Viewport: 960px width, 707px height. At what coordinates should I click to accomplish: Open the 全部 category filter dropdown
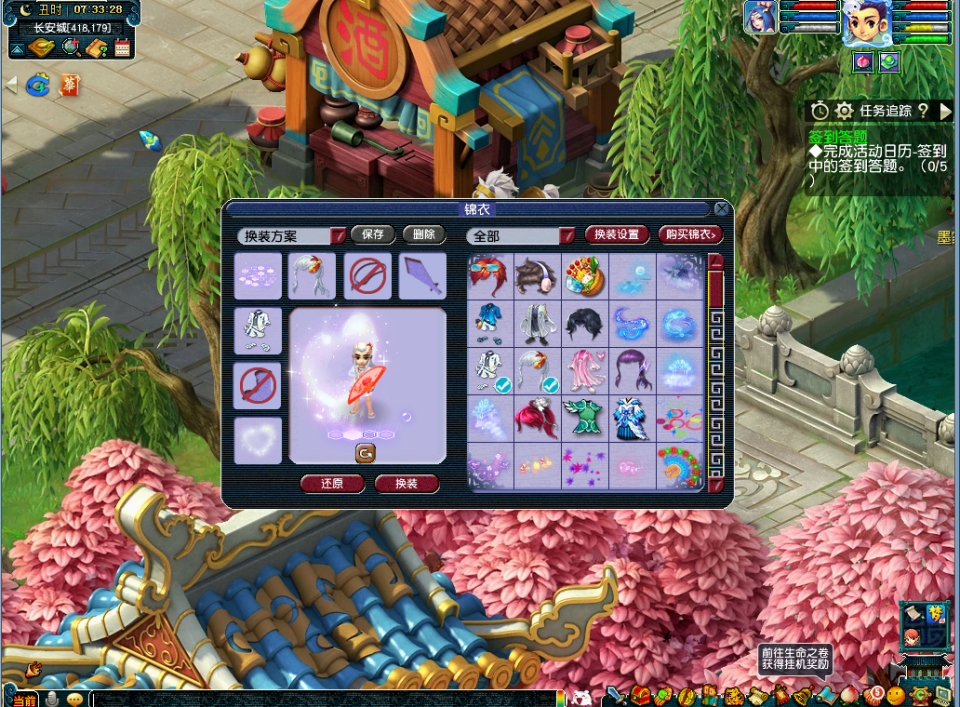[x=567, y=236]
